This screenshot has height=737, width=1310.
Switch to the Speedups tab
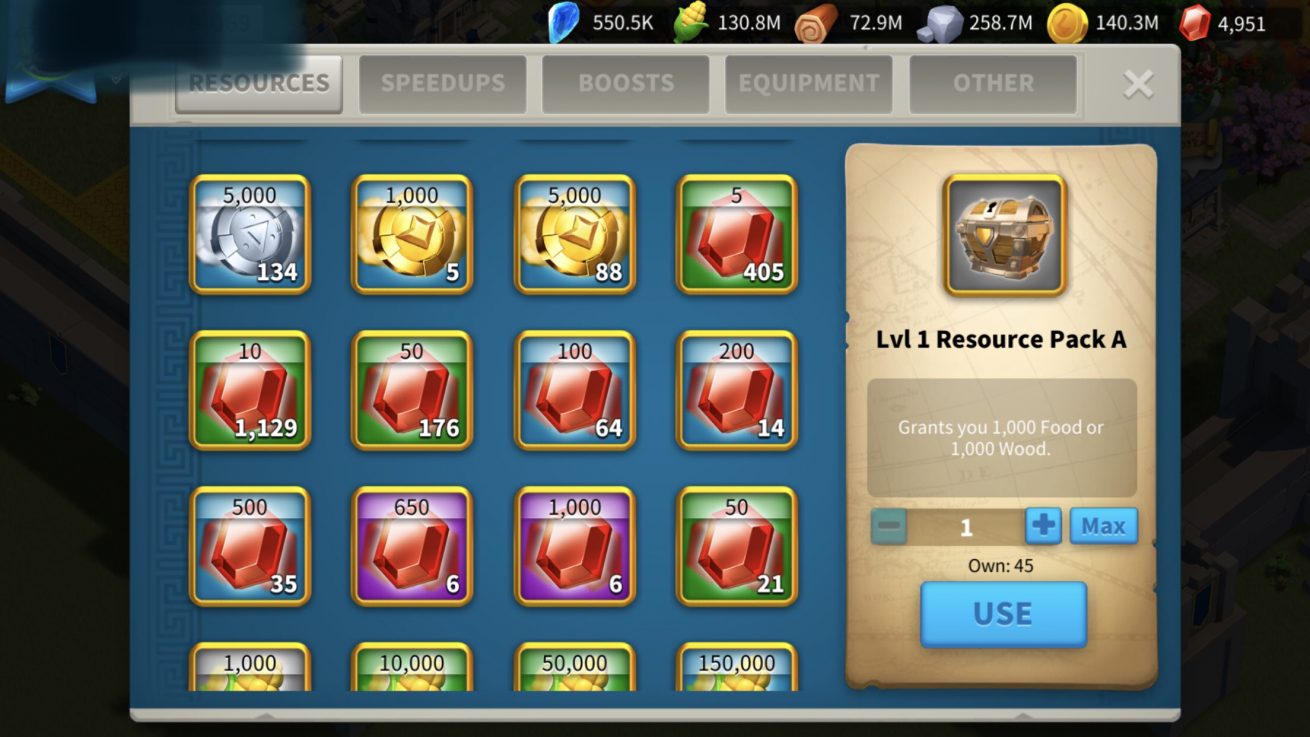click(442, 83)
